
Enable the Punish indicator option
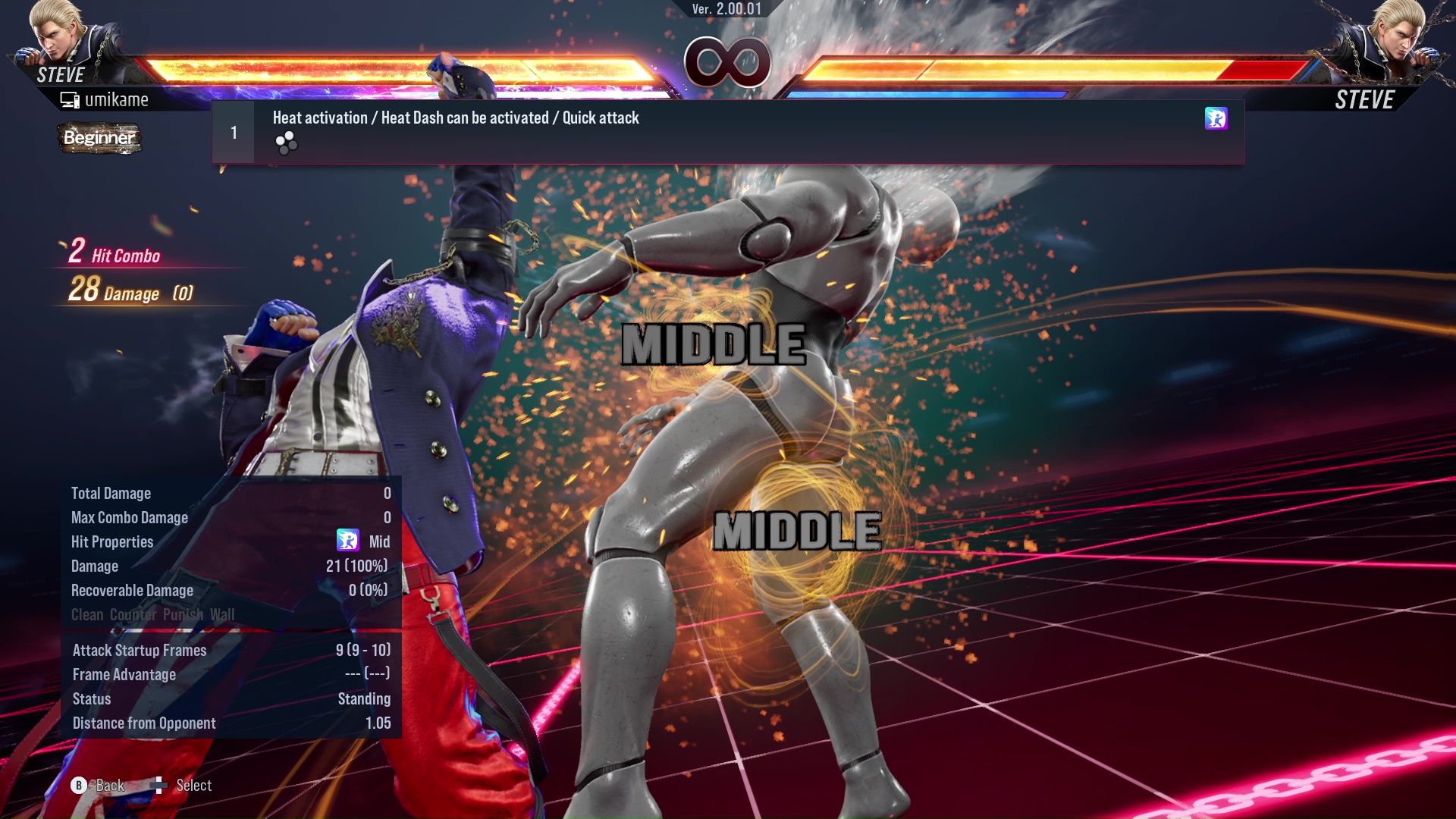point(182,615)
